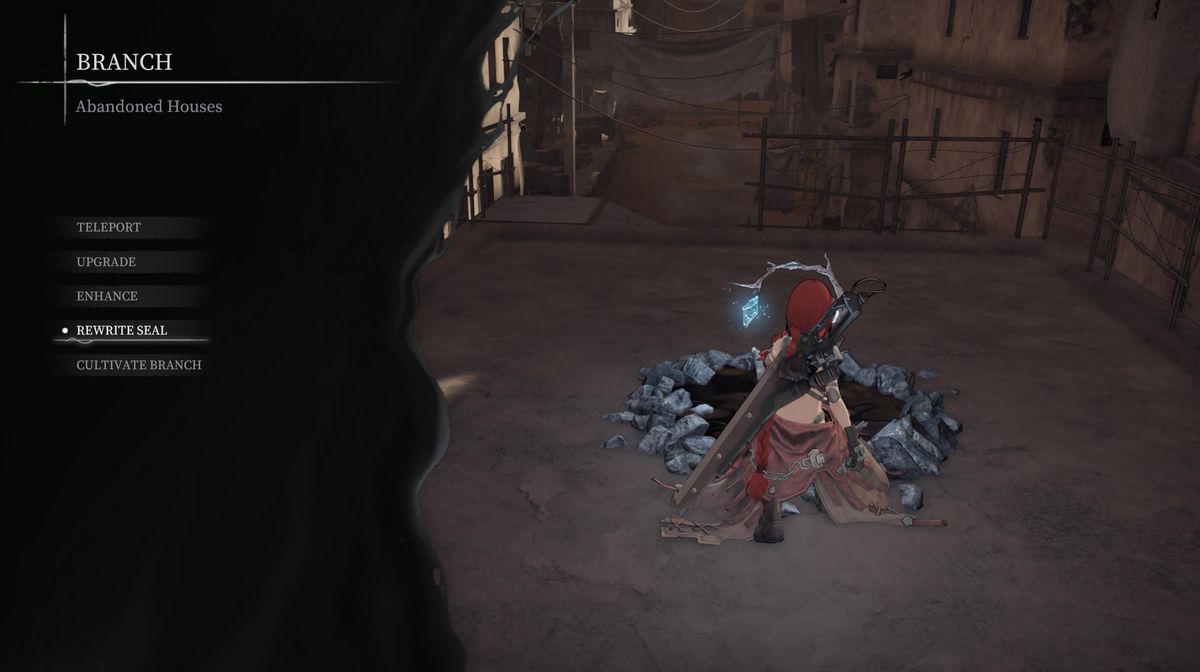Open Cultivate Branch
The image size is (1200, 672).
[x=139, y=366]
